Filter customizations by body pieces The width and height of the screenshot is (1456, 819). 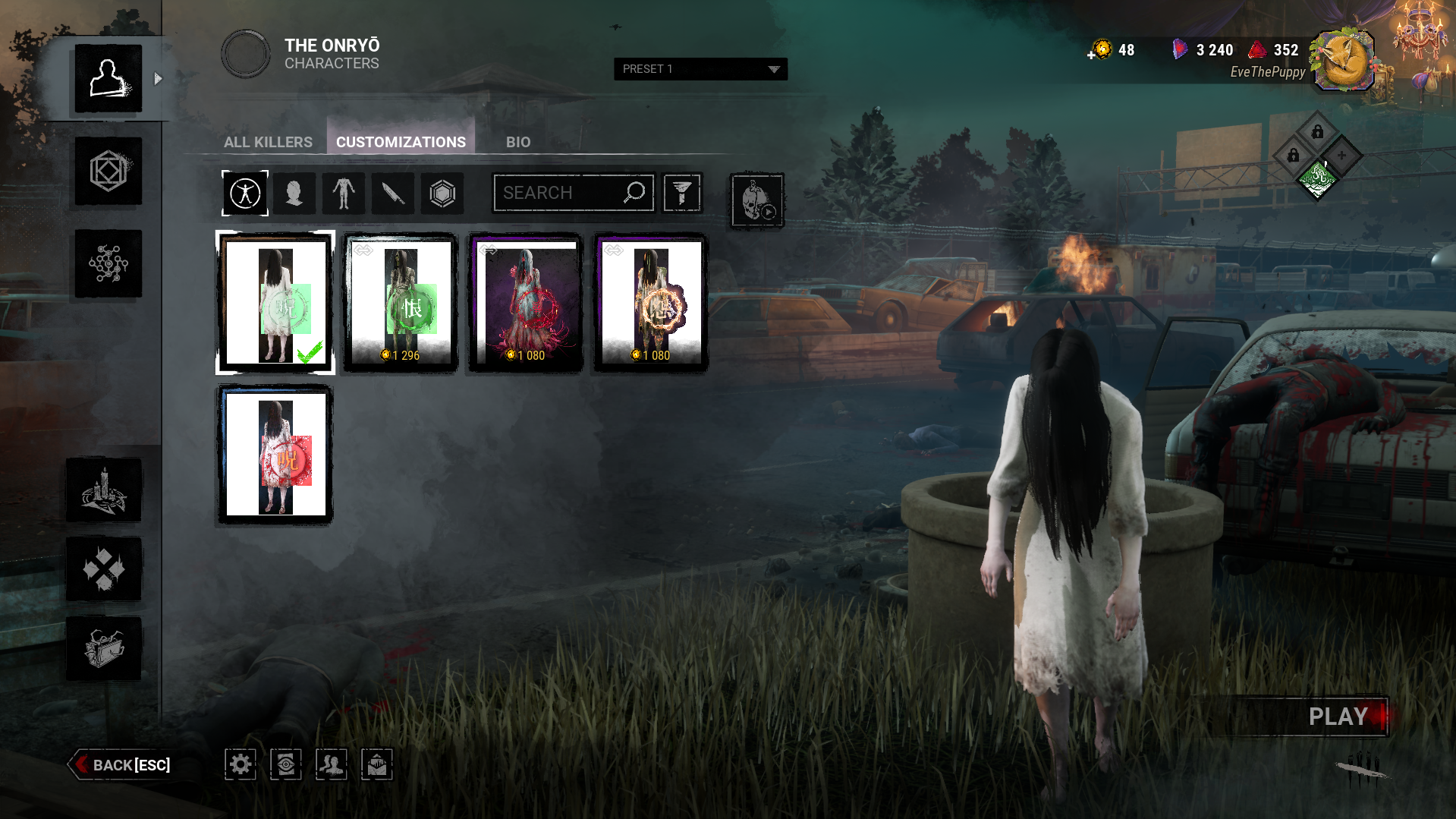[343, 194]
